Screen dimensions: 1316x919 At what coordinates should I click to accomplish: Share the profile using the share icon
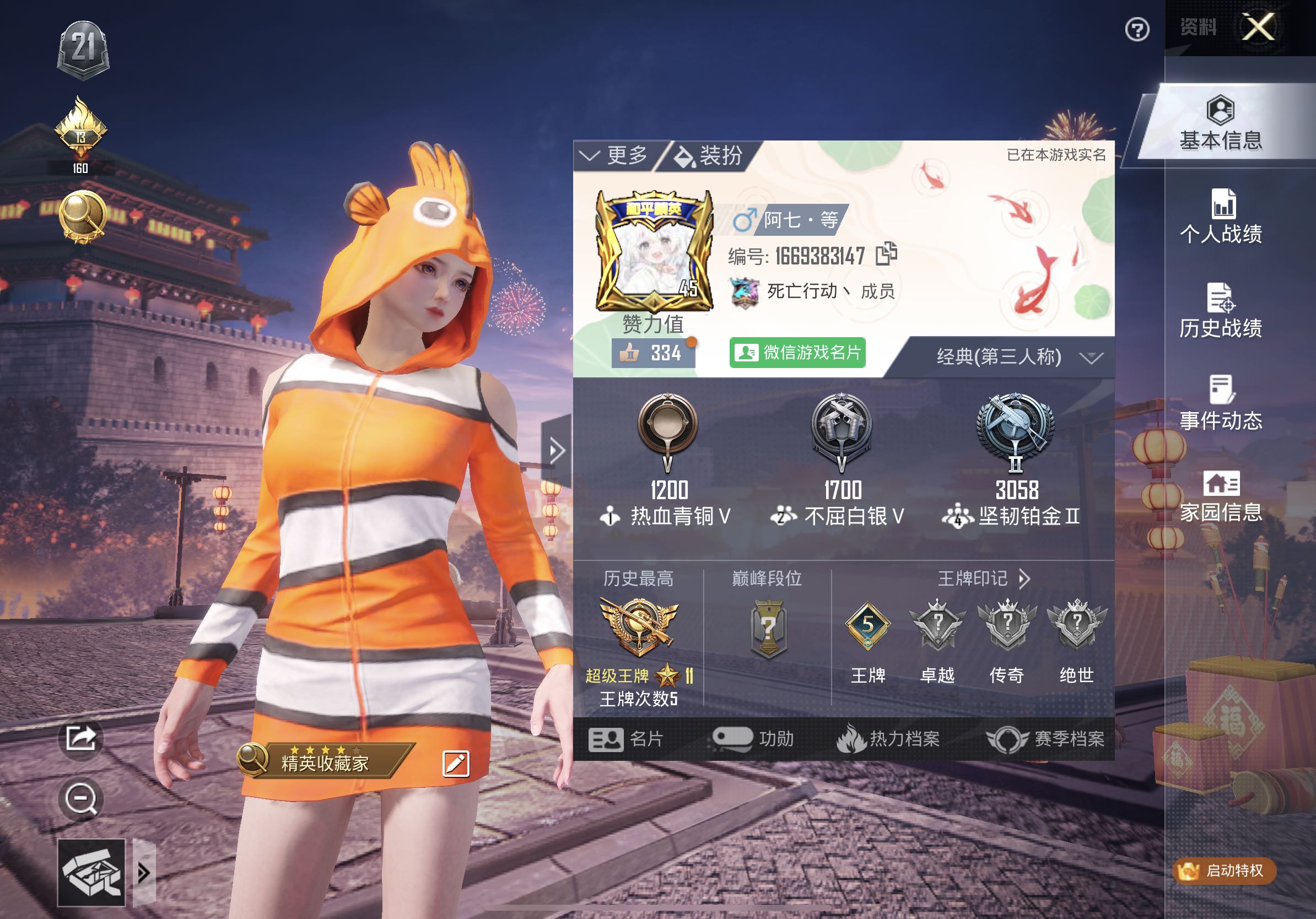81,738
